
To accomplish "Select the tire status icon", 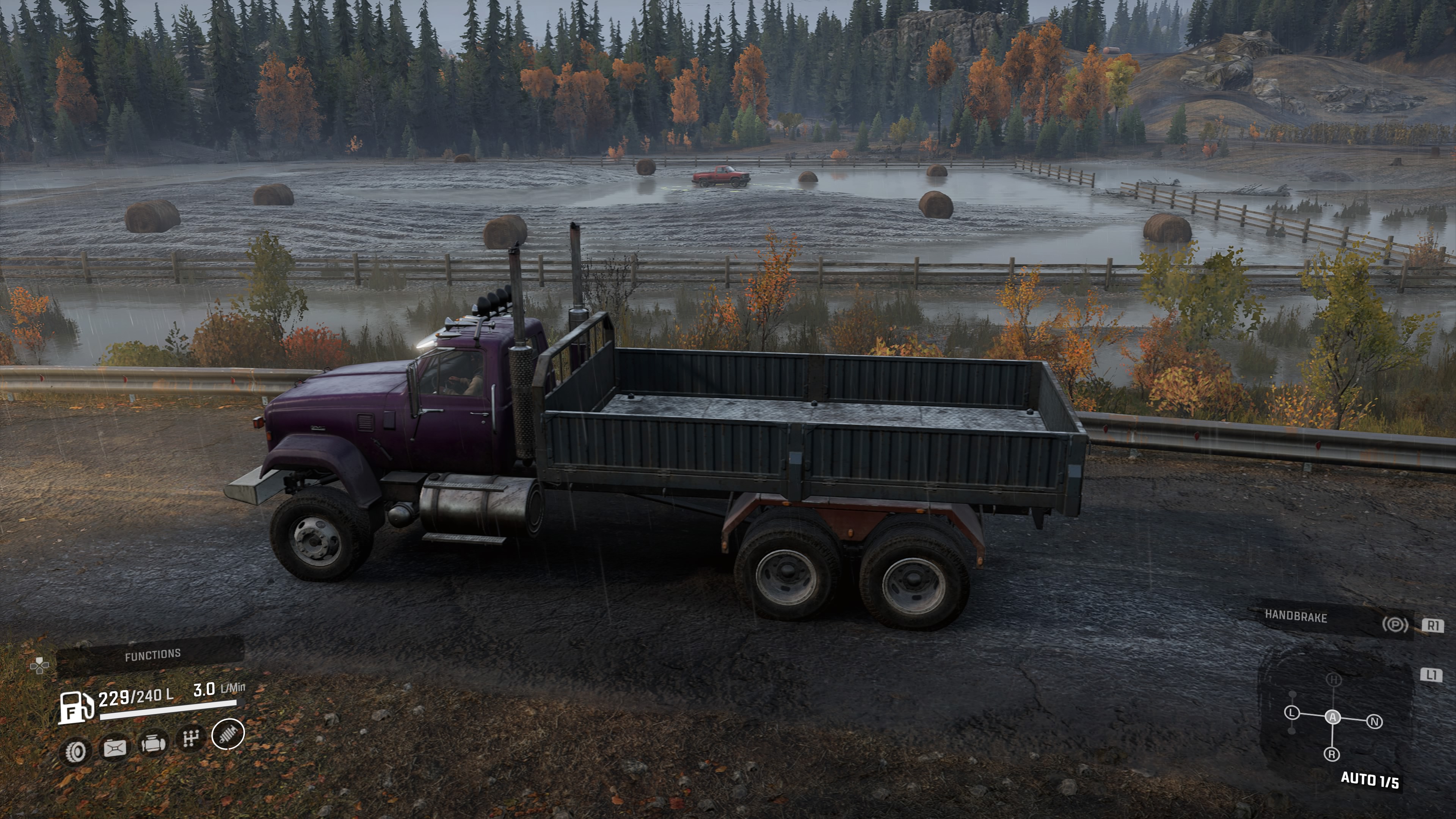I will [75, 751].
